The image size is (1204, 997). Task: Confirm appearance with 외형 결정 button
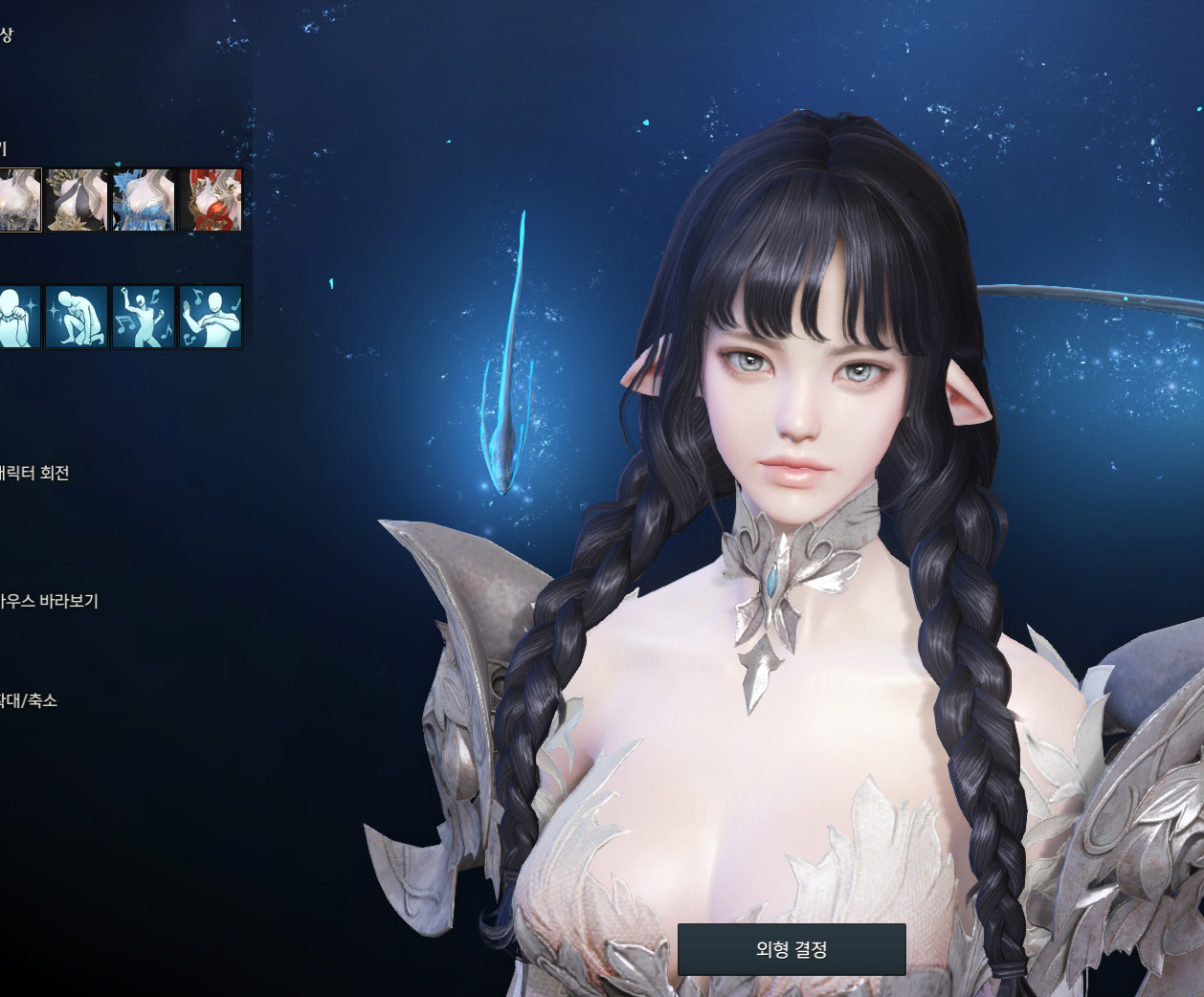[x=792, y=949]
